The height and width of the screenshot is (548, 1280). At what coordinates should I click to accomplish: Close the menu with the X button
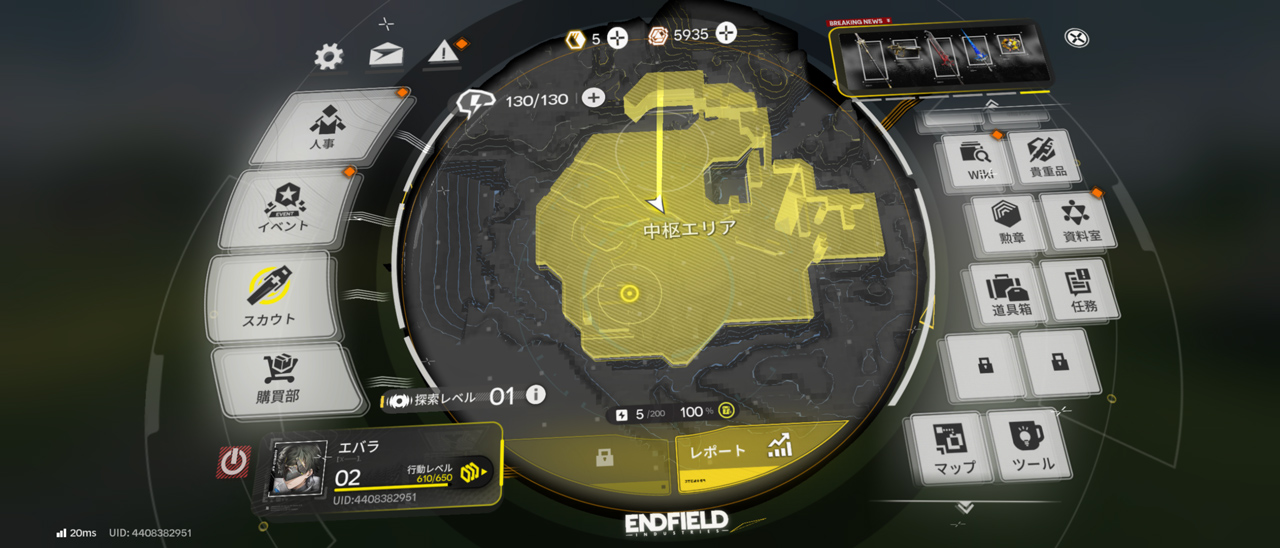1077,39
